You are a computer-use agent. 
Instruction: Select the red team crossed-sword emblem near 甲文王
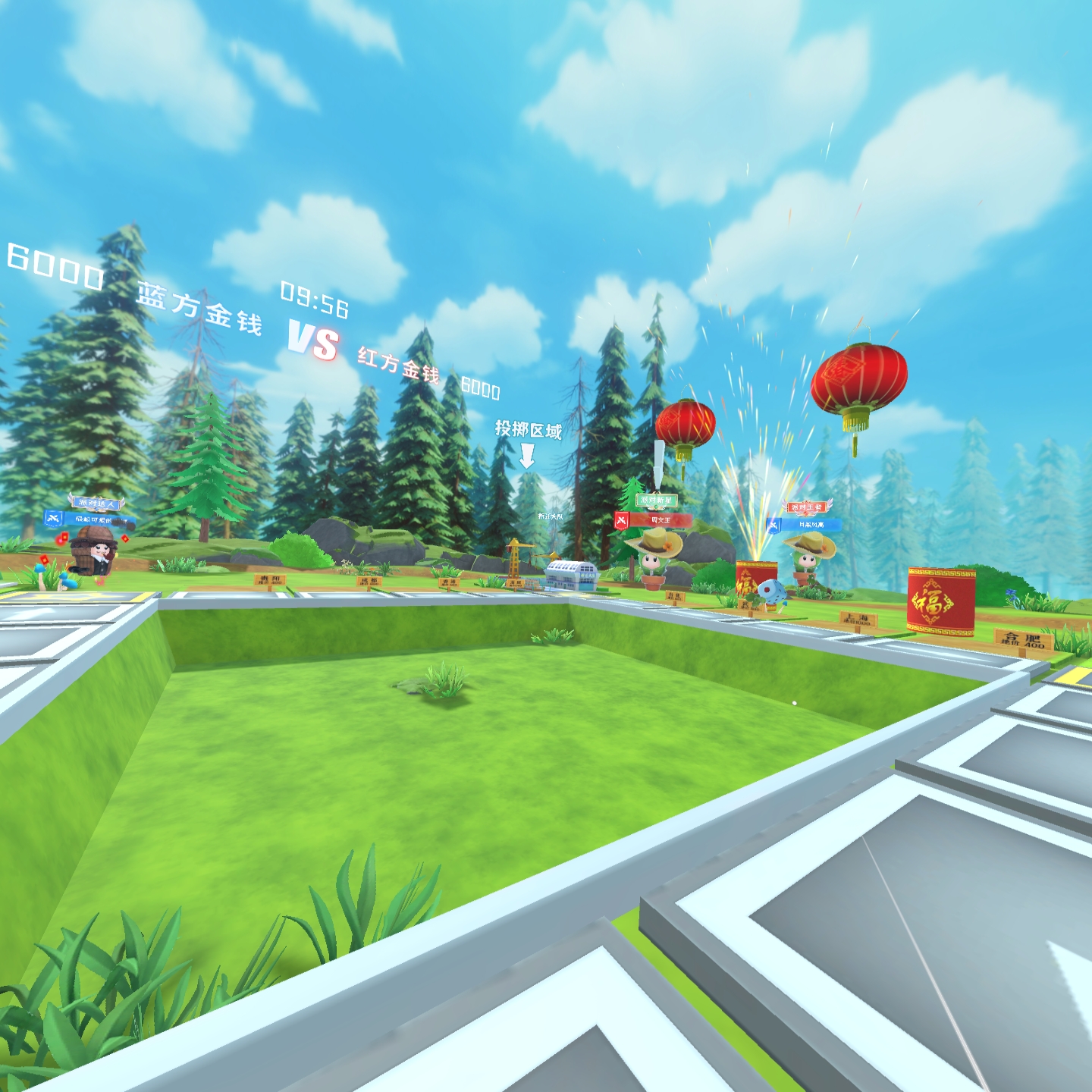pos(621,520)
